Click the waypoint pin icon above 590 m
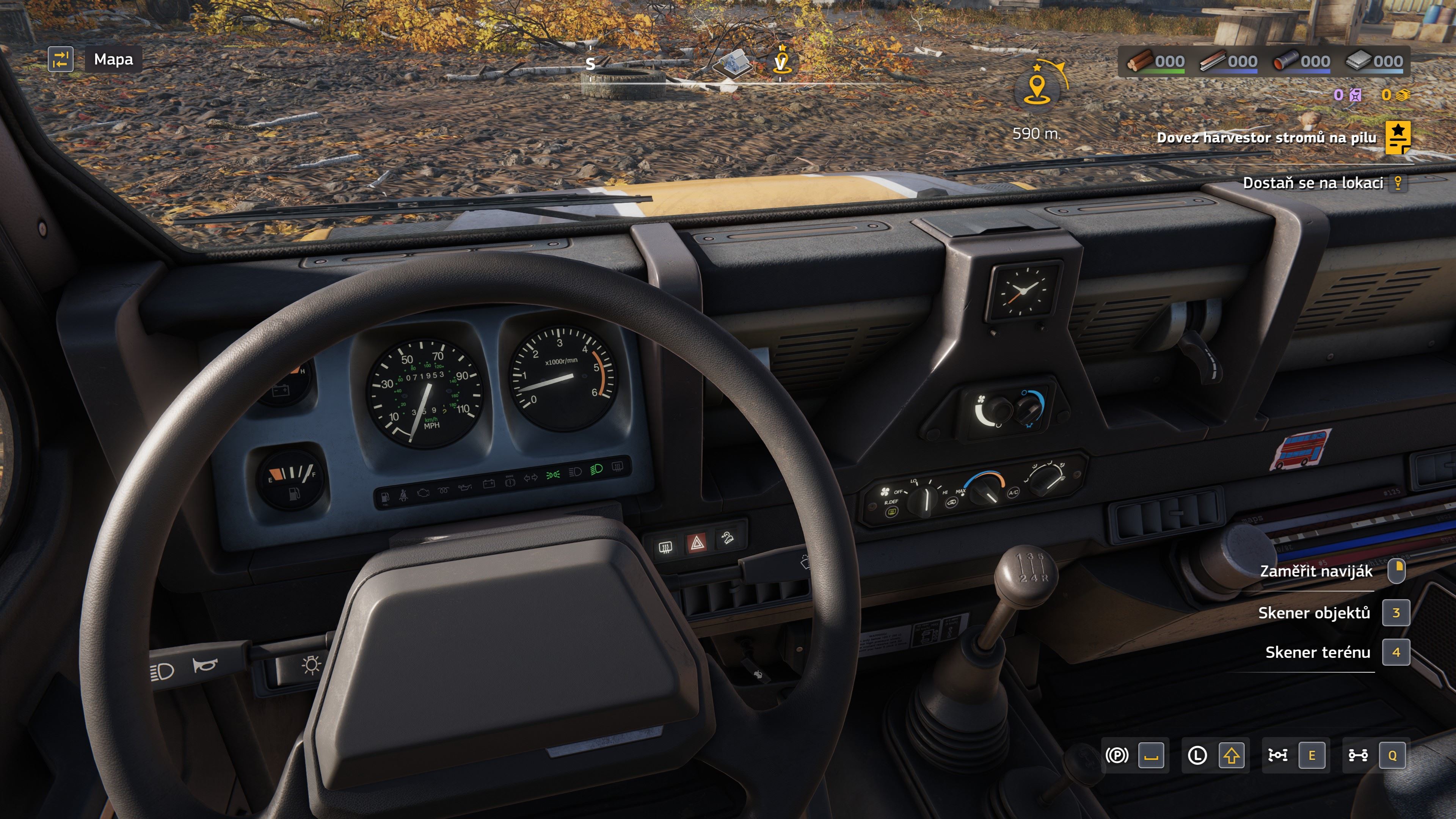Image resolution: width=1456 pixels, height=819 pixels. coord(1037,88)
